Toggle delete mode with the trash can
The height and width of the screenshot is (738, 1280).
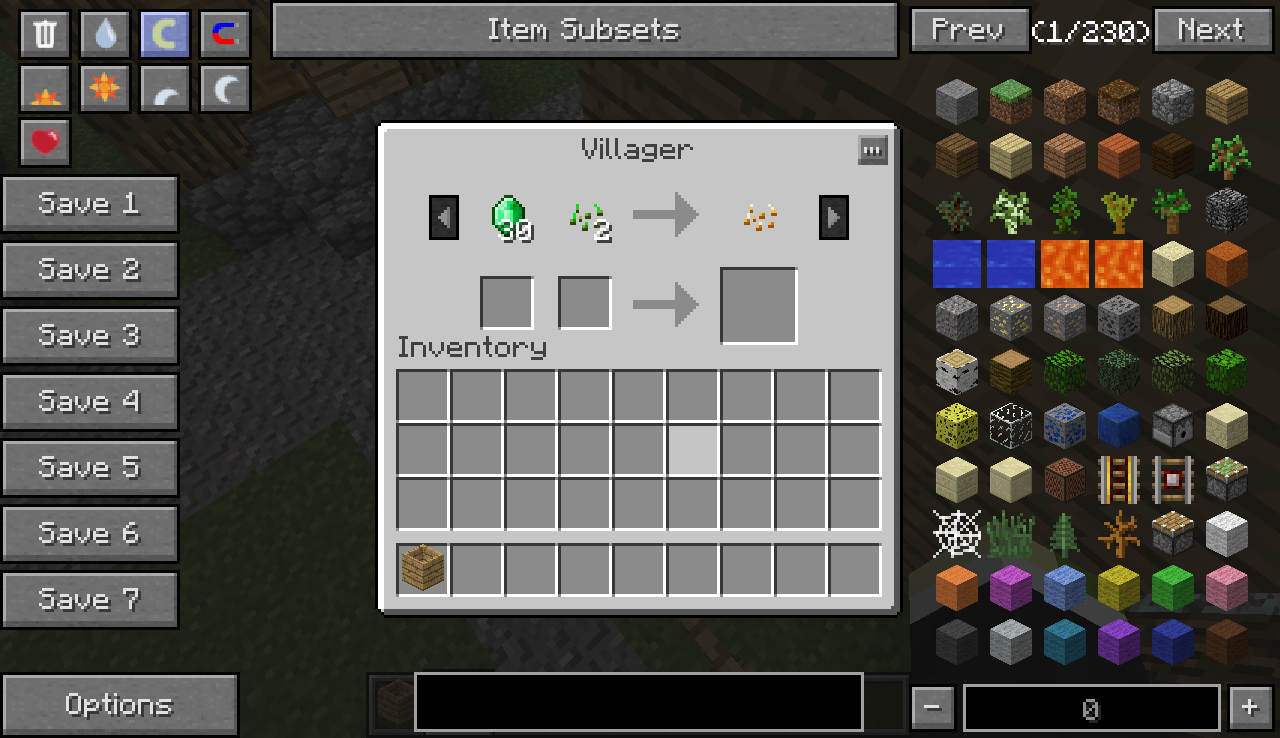(45, 35)
